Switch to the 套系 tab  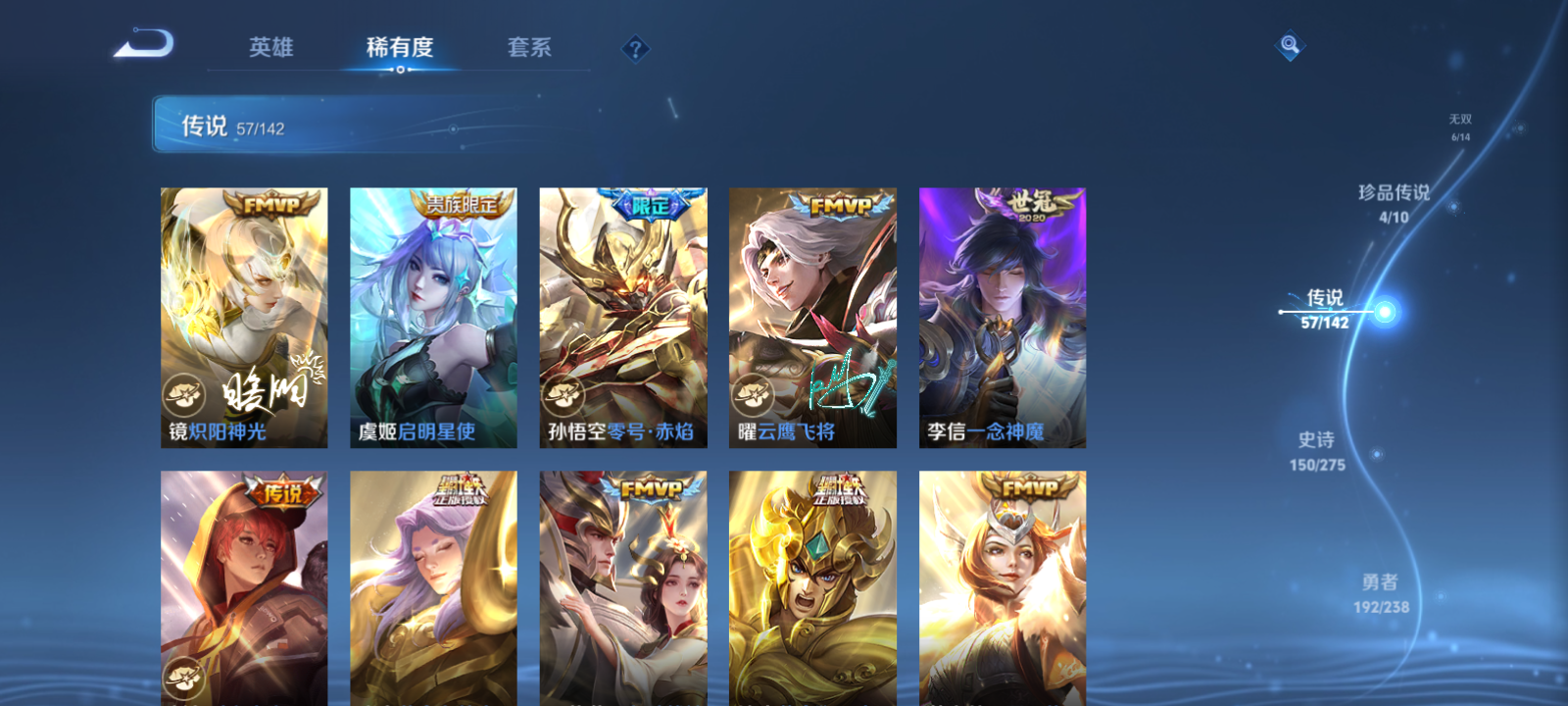coord(530,47)
